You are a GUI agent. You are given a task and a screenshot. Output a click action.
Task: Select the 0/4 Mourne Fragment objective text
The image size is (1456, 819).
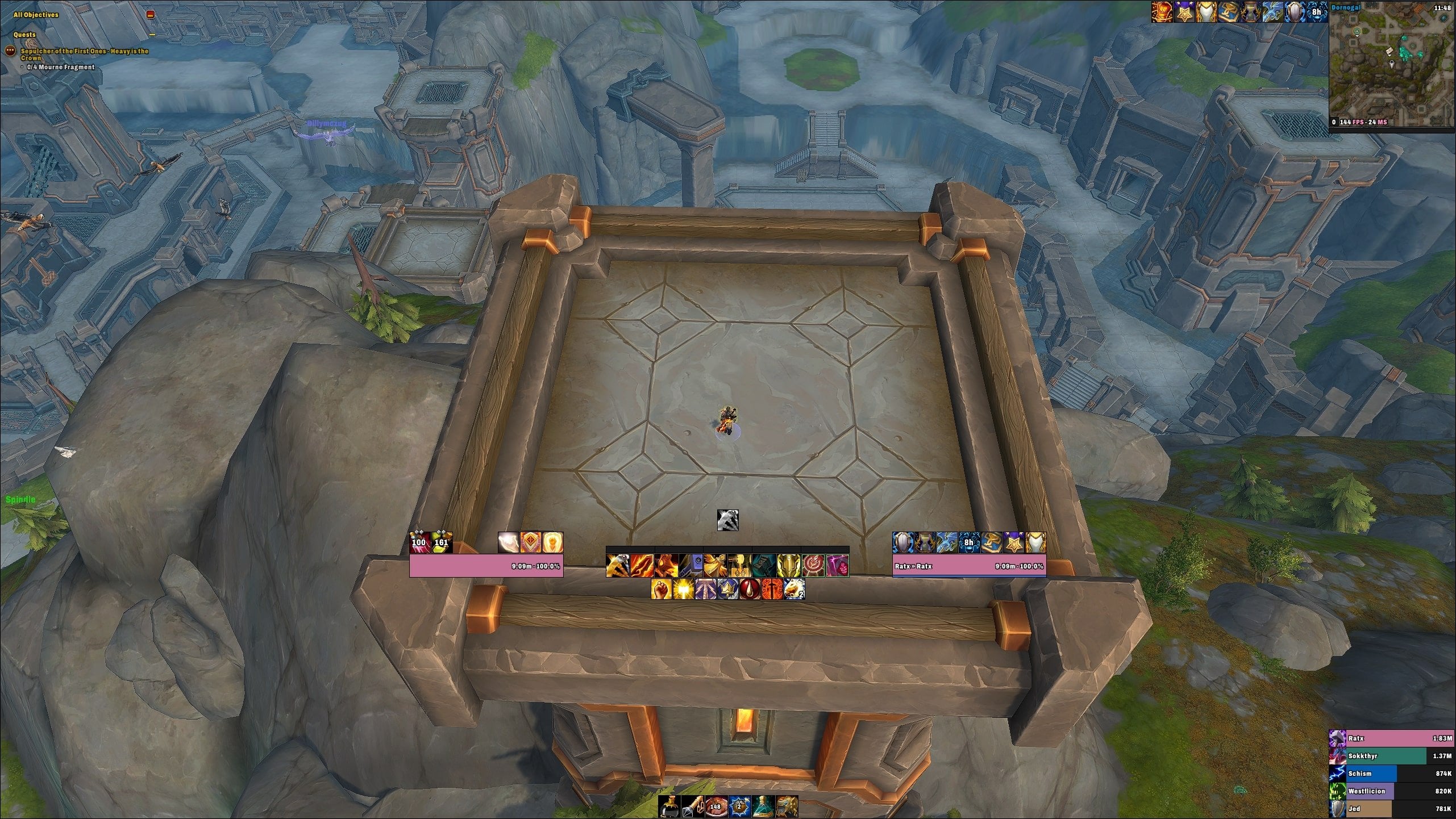(x=60, y=67)
